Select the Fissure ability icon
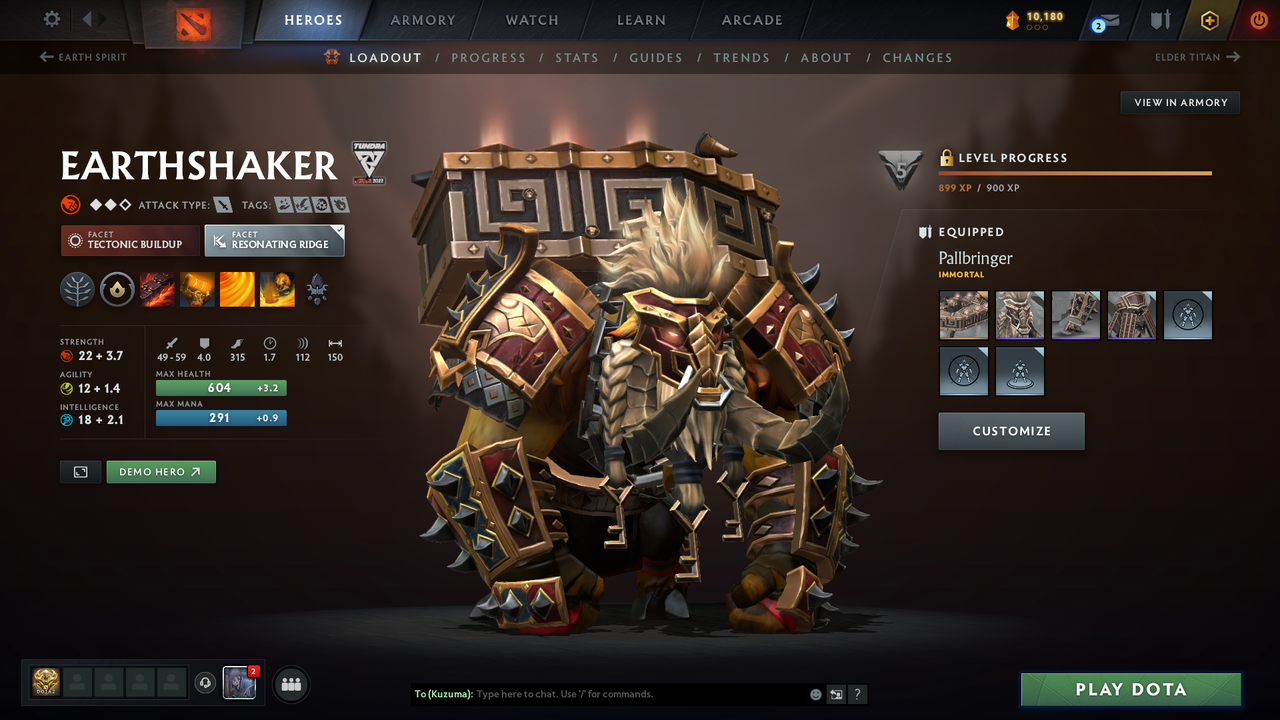This screenshot has width=1280, height=720. 157,290
